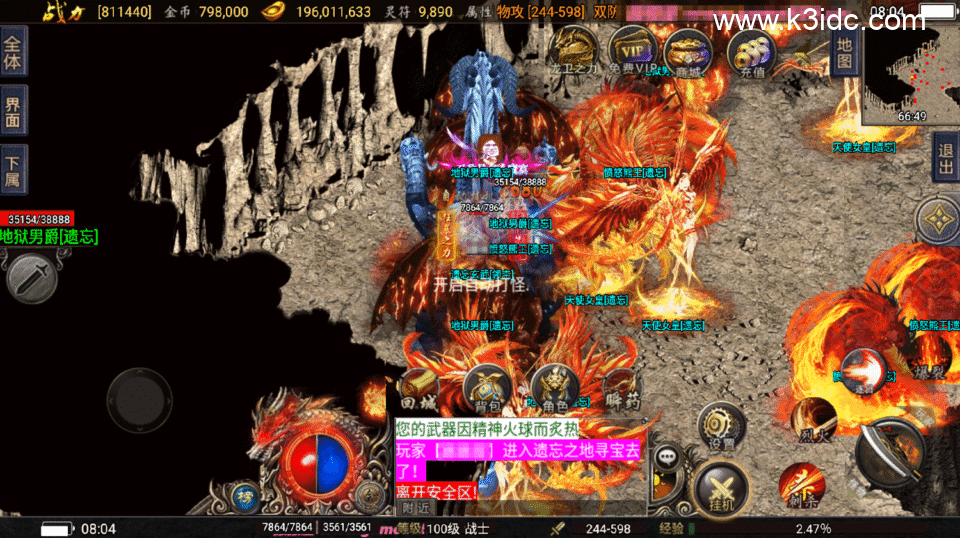
Task: Claim the 免费VIP offer
Action: [x=632, y=50]
